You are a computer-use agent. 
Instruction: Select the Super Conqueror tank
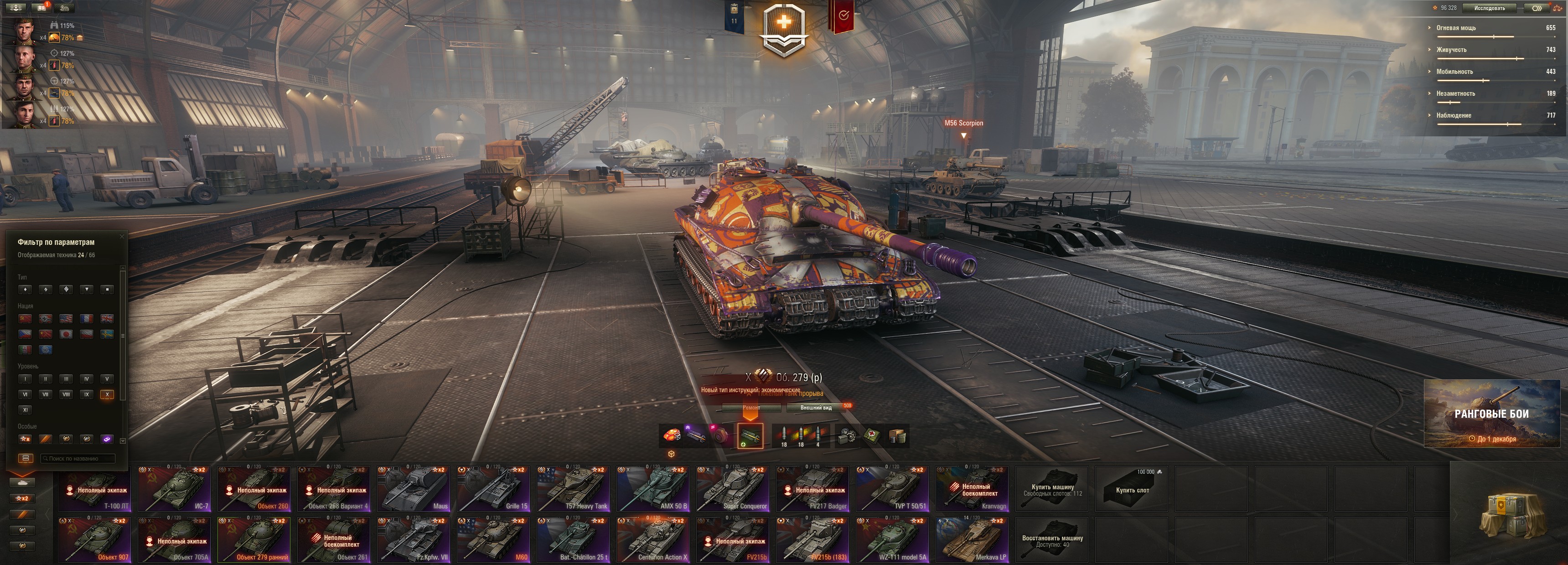732,488
